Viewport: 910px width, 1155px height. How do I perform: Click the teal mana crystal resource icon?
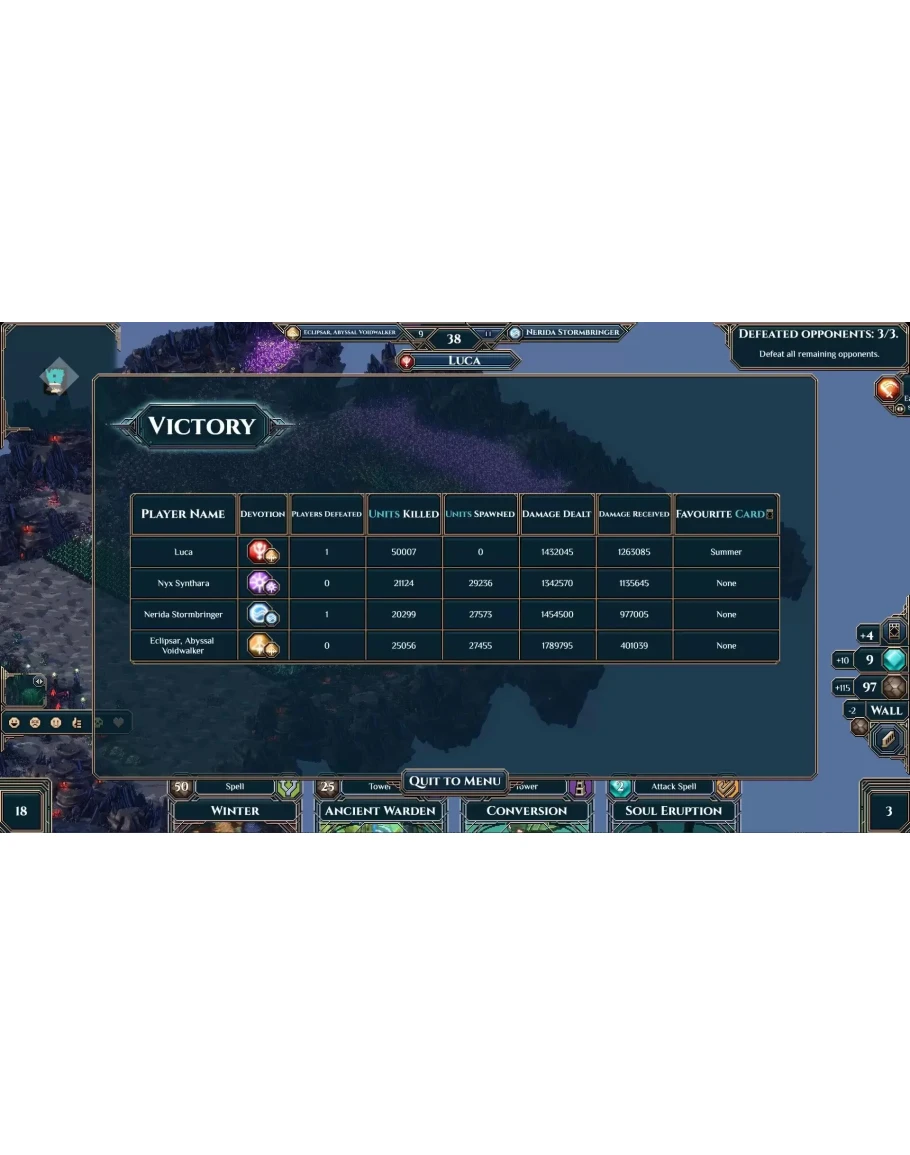click(x=894, y=660)
